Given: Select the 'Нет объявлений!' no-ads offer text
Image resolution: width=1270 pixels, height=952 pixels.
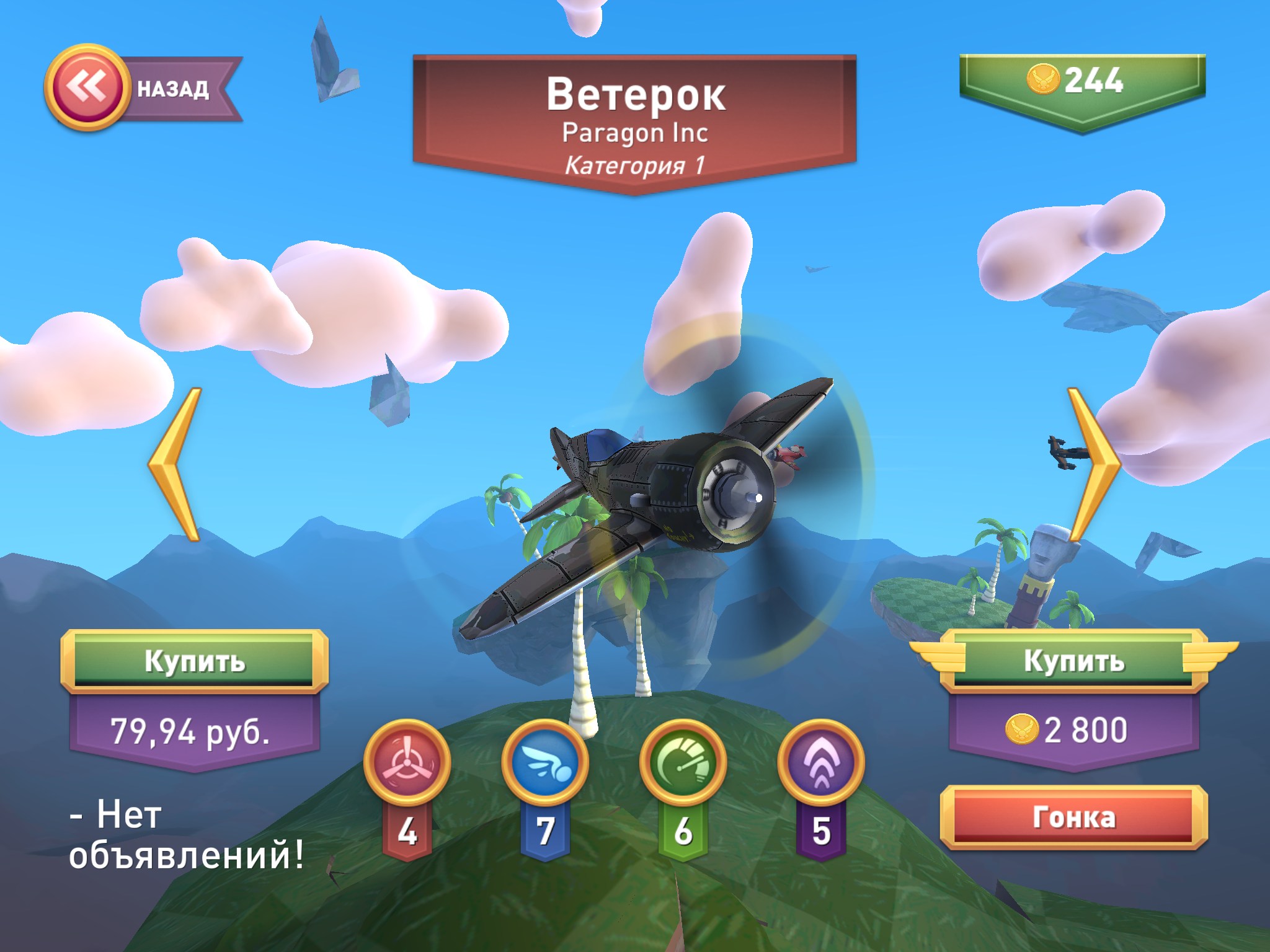Looking at the screenshot, I should point(186,835).
